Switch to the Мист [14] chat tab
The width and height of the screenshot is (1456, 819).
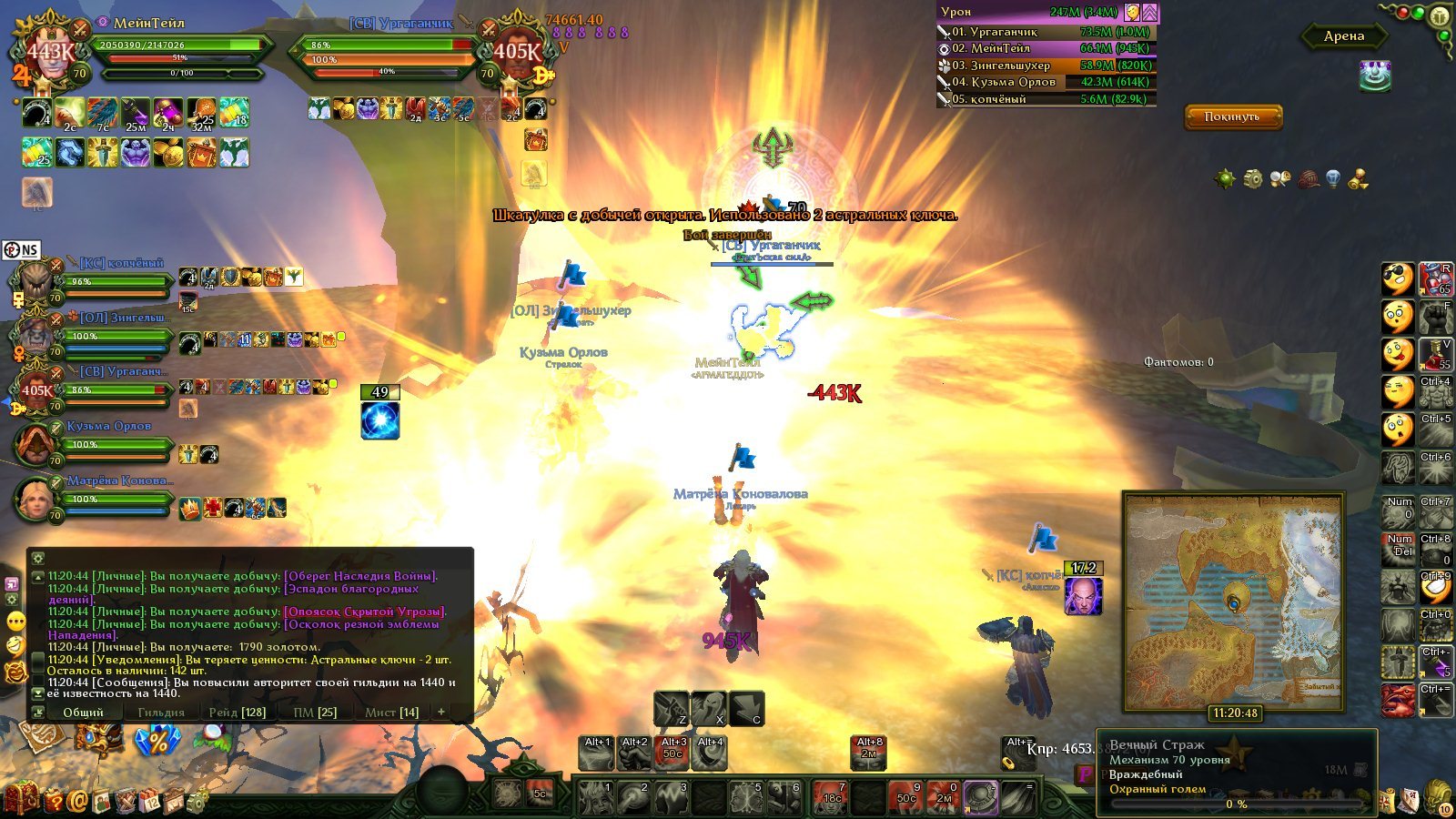click(x=391, y=712)
